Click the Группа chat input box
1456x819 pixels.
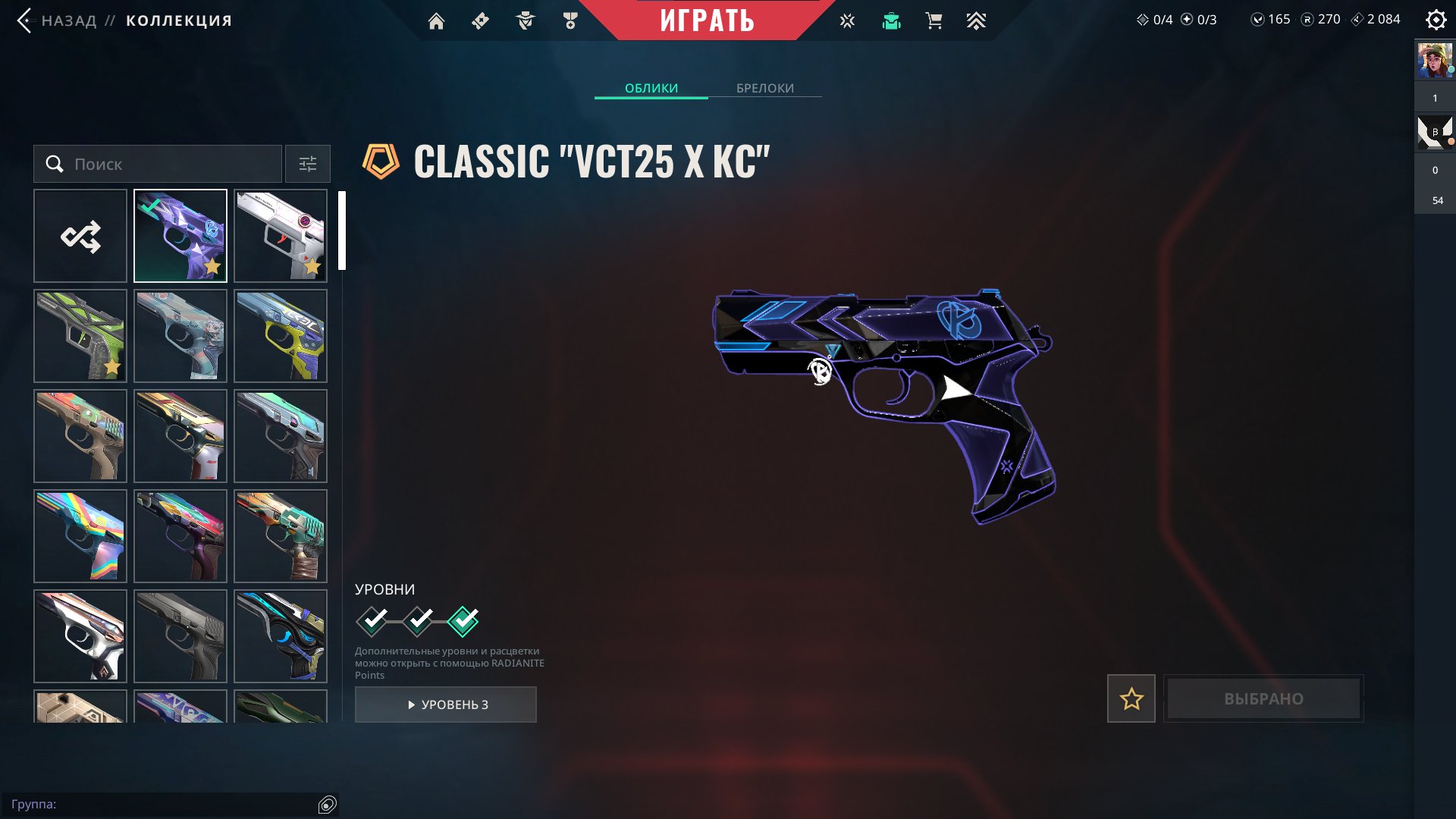click(x=159, y=804)
